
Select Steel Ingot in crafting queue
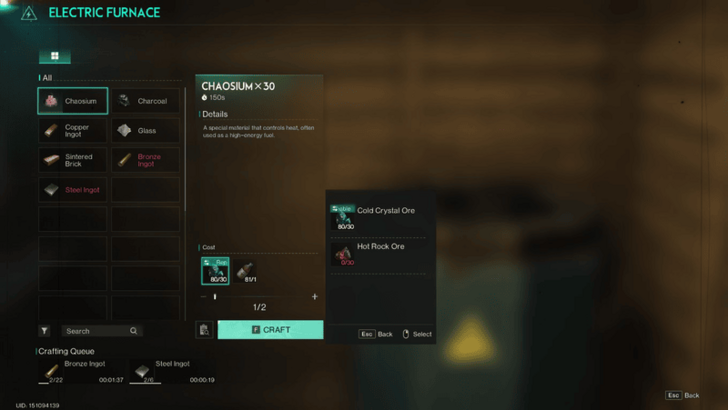tap(172, 371)
